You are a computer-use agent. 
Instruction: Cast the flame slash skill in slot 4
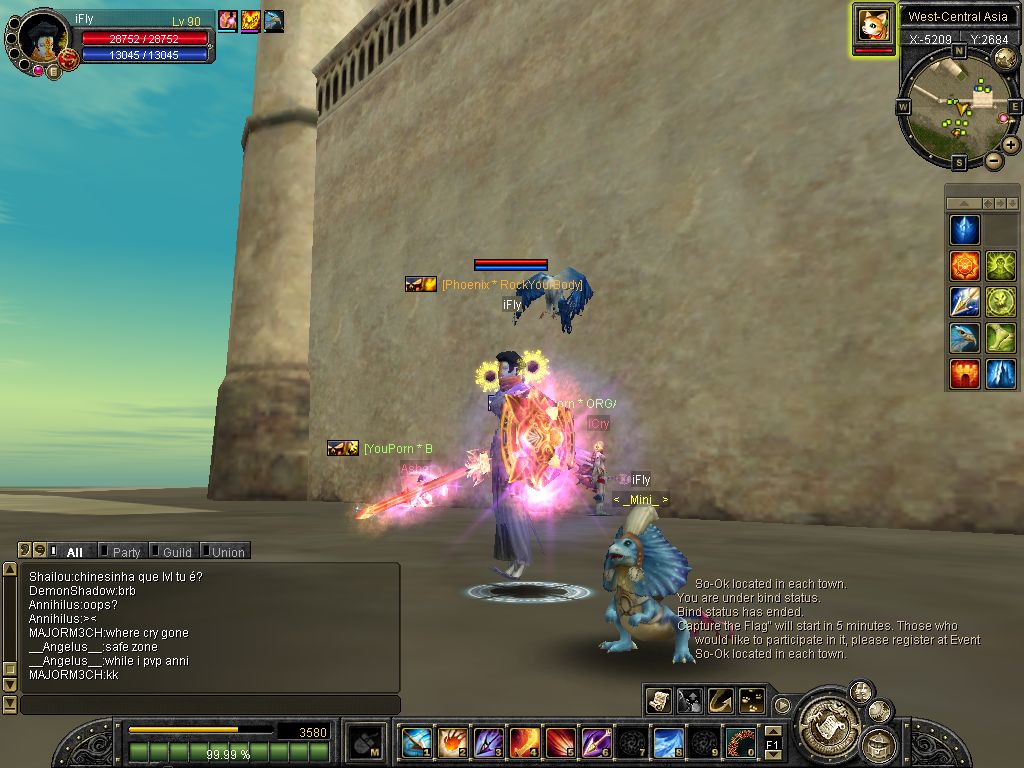click(x=524, y=742)
